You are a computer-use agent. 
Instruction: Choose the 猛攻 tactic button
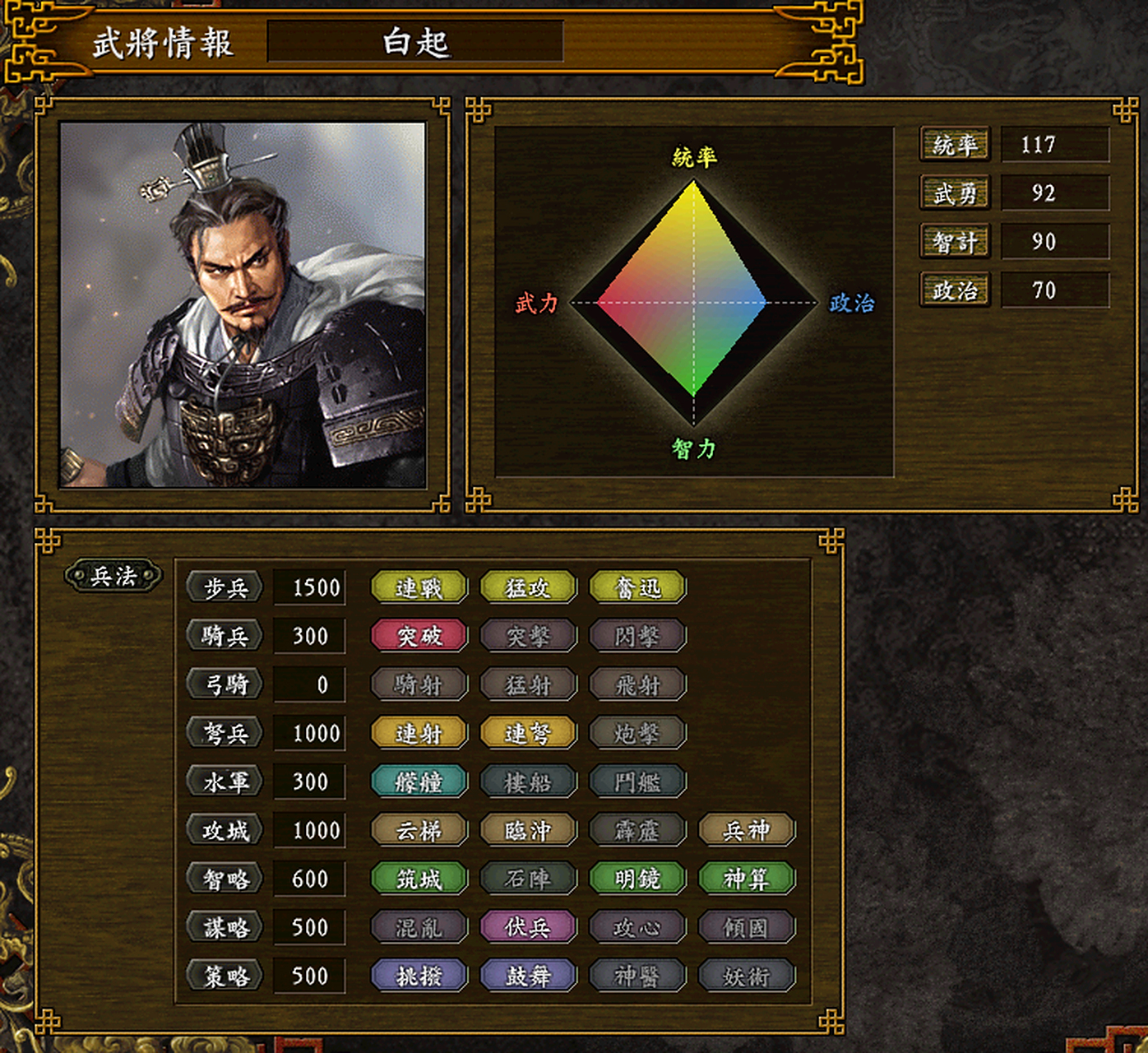528,587
